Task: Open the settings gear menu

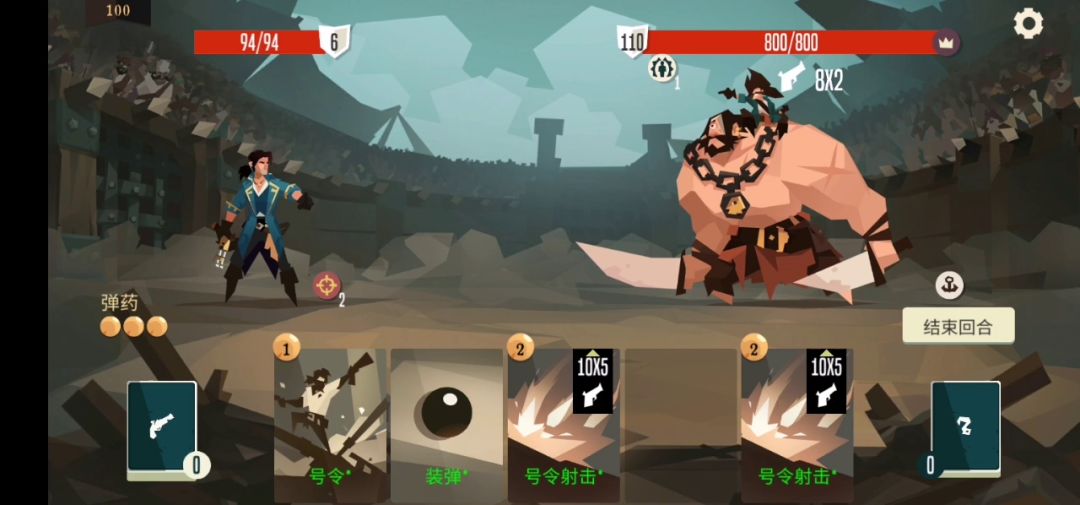Action: click(x=1028, y=23)
